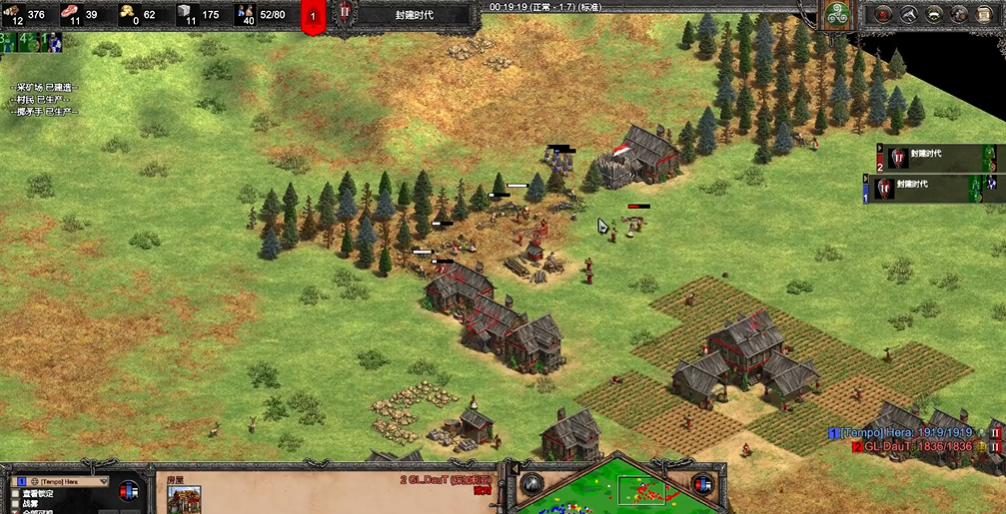Screen dimensions: 1006x514
Task: Select the house icon in the selection panel
Action: click(184, 499)
